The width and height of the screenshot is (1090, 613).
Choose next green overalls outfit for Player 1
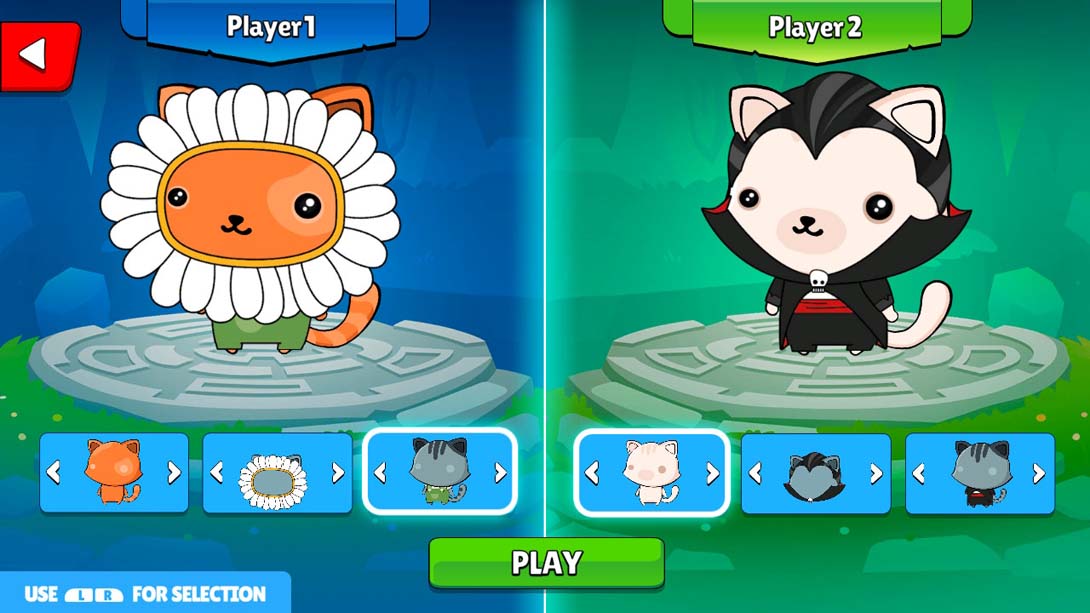coord(500,473)
